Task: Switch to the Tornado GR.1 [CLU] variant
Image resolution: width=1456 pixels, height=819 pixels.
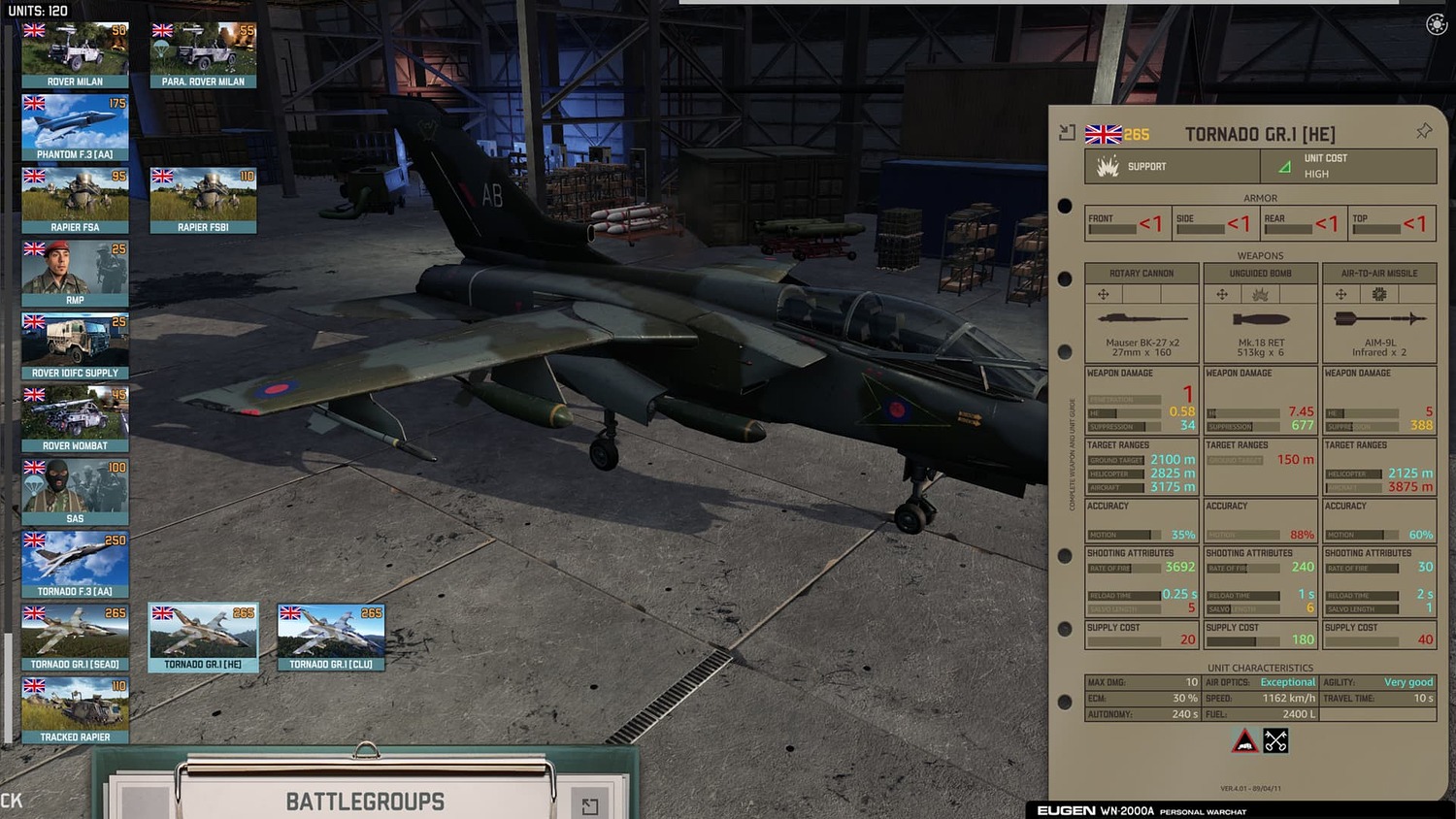Action: point(330,638)
